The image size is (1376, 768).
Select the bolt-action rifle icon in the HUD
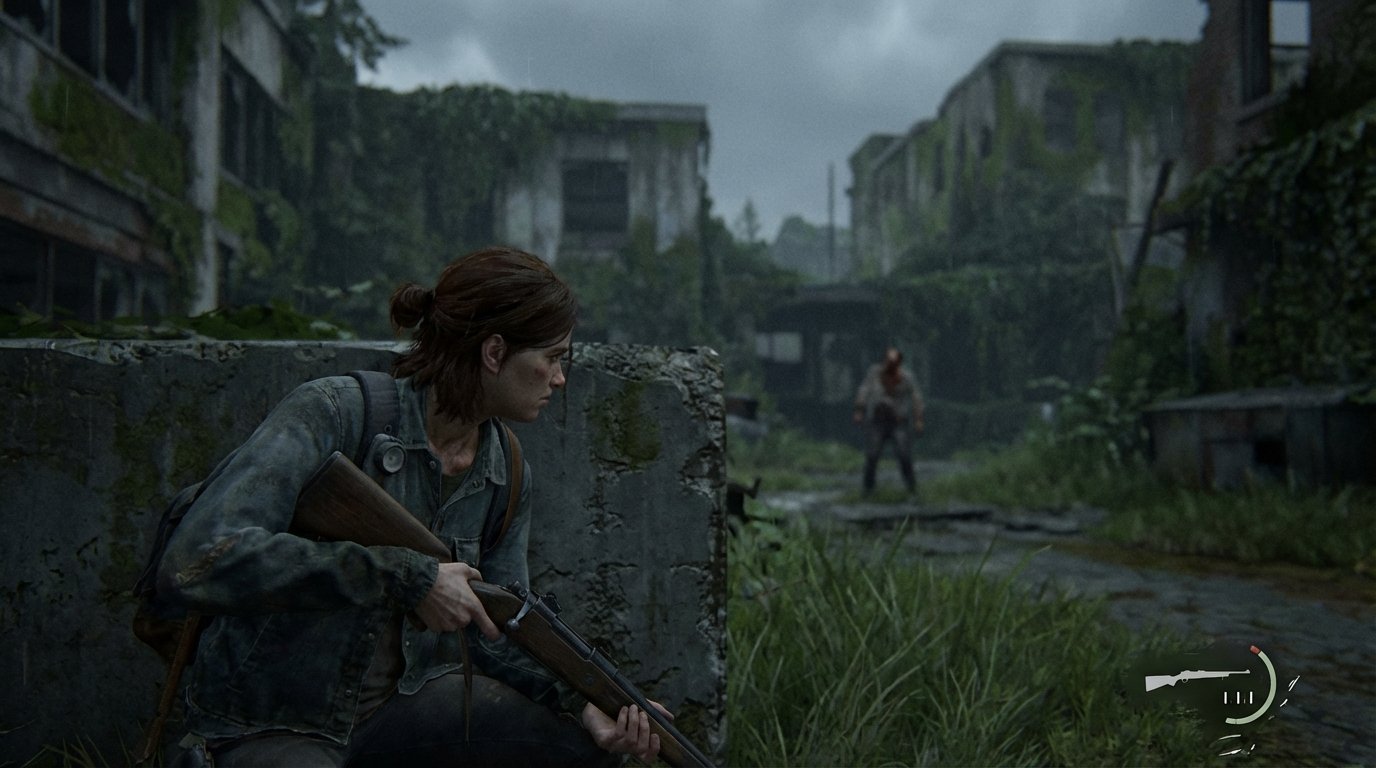coord(1198,675)
